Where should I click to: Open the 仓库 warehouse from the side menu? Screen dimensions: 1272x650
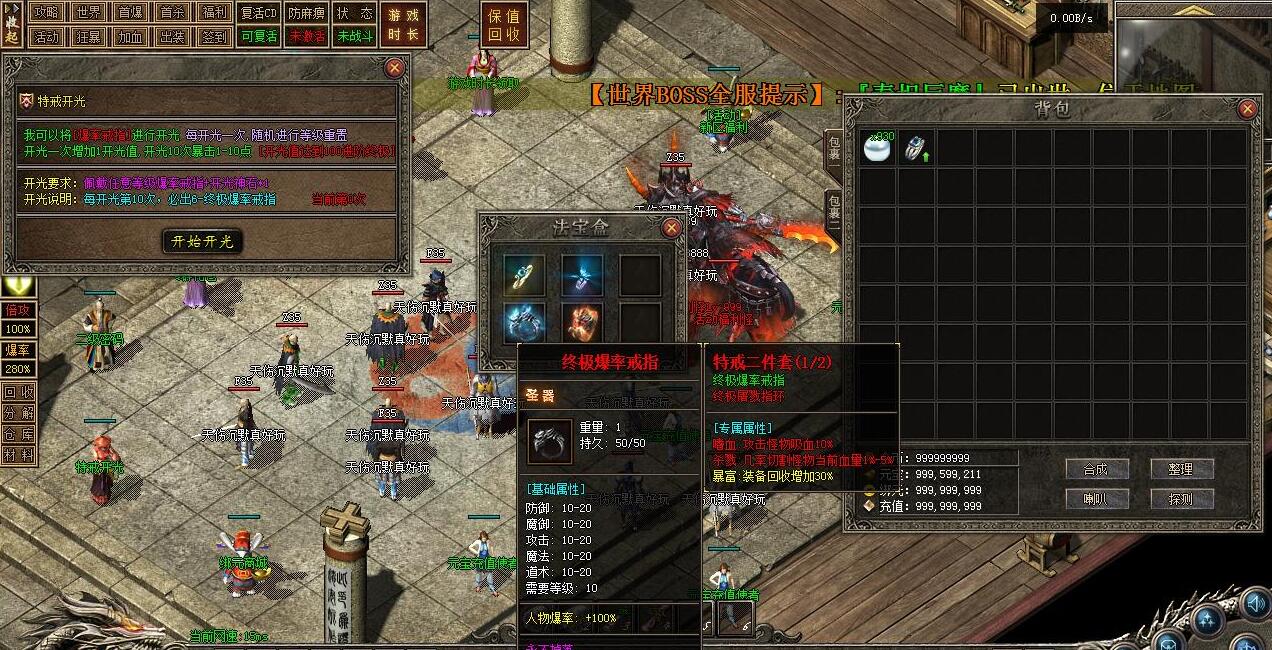(17, 433)
